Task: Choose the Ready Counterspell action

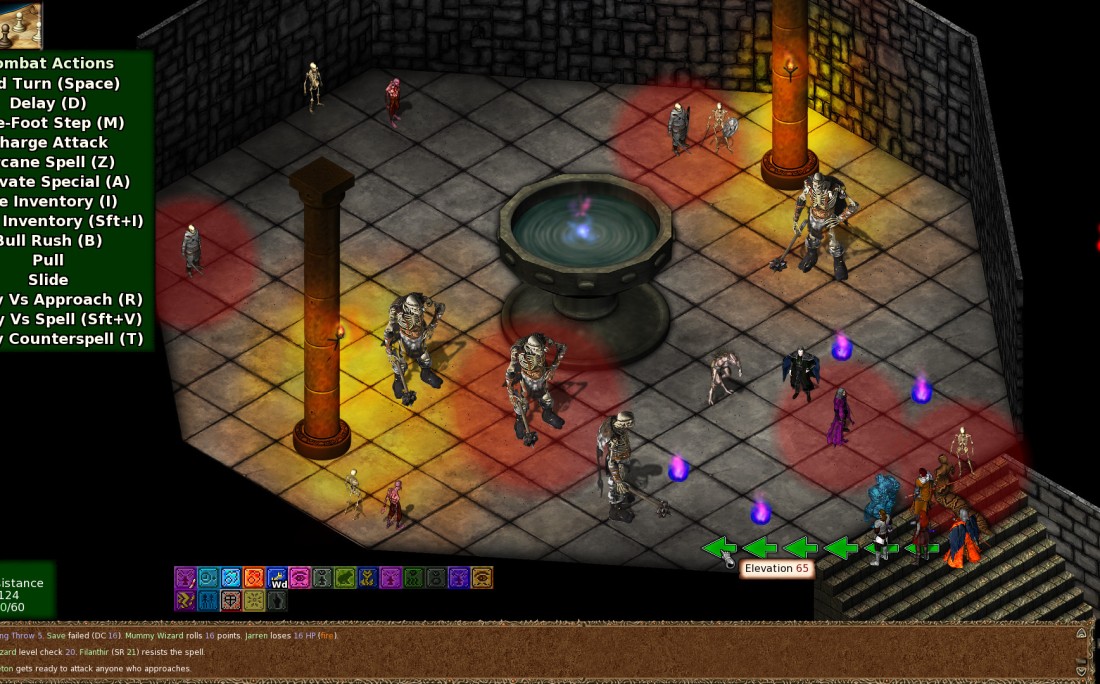Action: point(72,339)
